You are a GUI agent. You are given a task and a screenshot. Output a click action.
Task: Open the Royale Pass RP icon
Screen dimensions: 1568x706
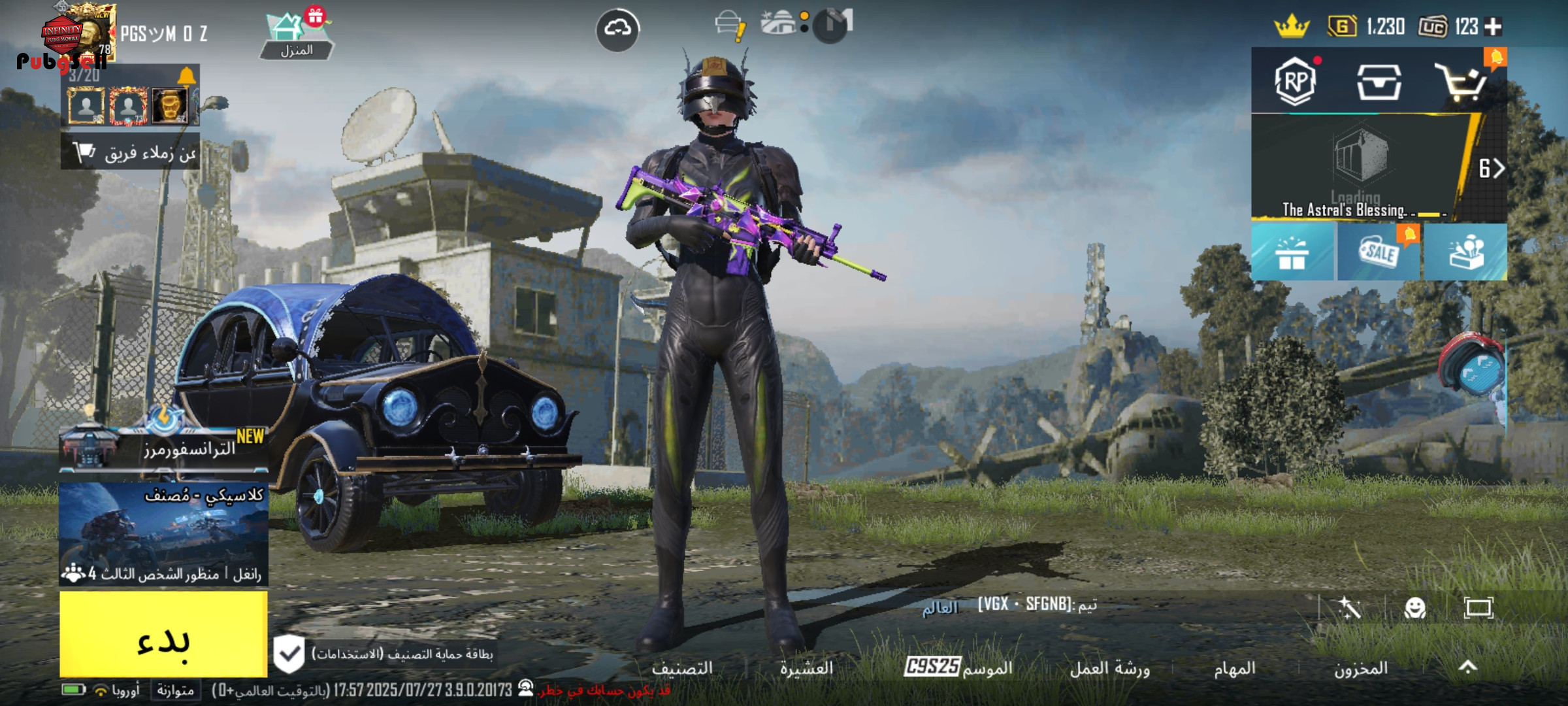[x=1295, y=82]
